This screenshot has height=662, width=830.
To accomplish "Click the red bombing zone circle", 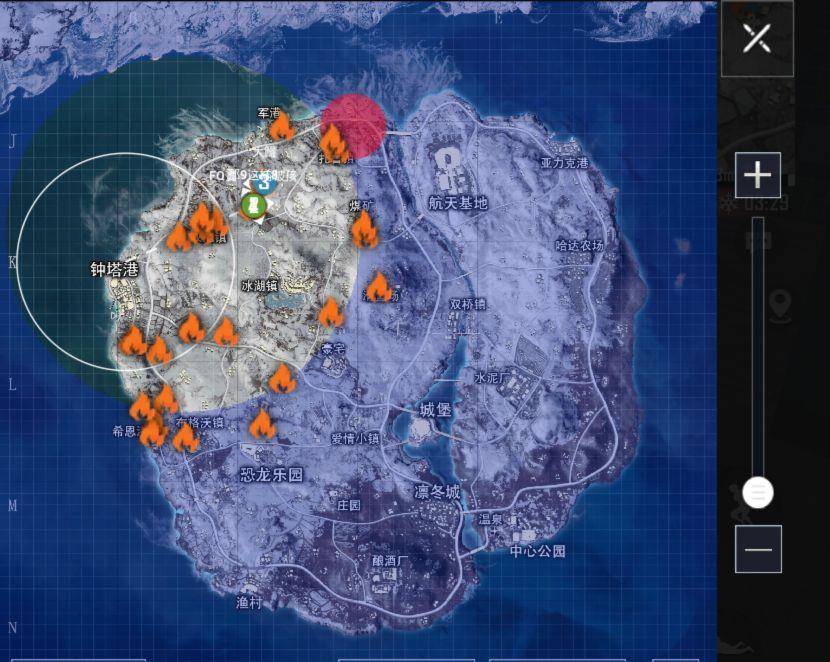I will (354, 122).
